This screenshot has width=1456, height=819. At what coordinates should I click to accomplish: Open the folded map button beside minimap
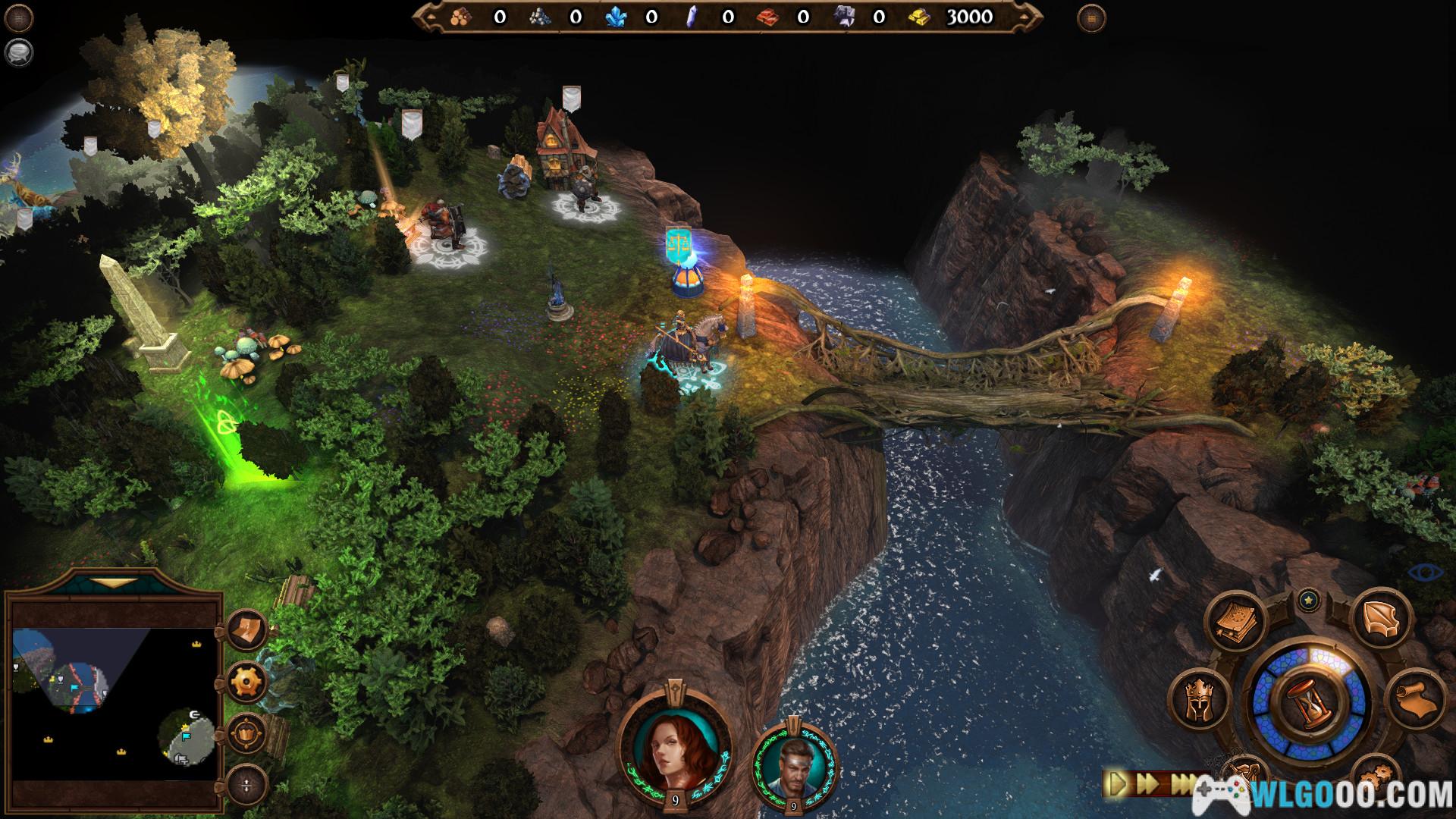pos(246,629)
